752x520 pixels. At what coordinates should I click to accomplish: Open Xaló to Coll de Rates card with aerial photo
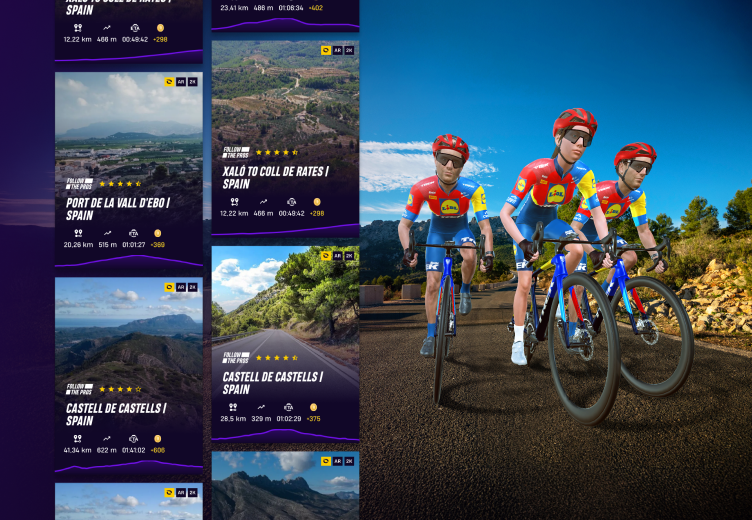coord(285,138)
